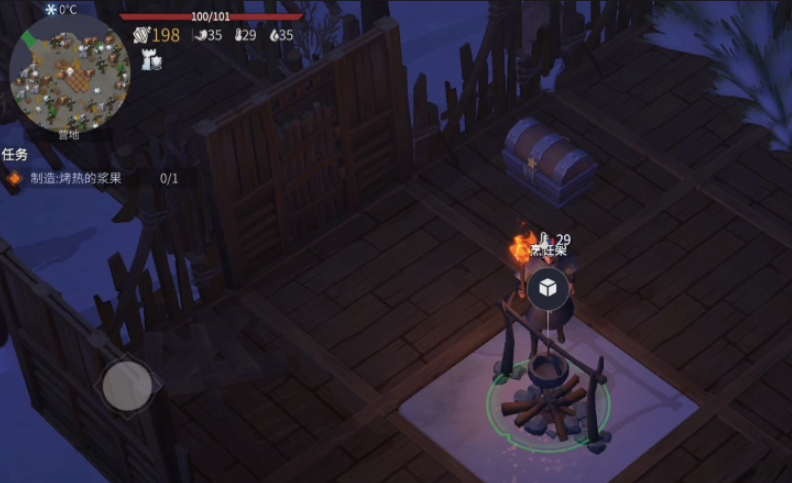The image size is (792, 483).
Task: Open the castle and shield status icon
Action: (152, 60)
